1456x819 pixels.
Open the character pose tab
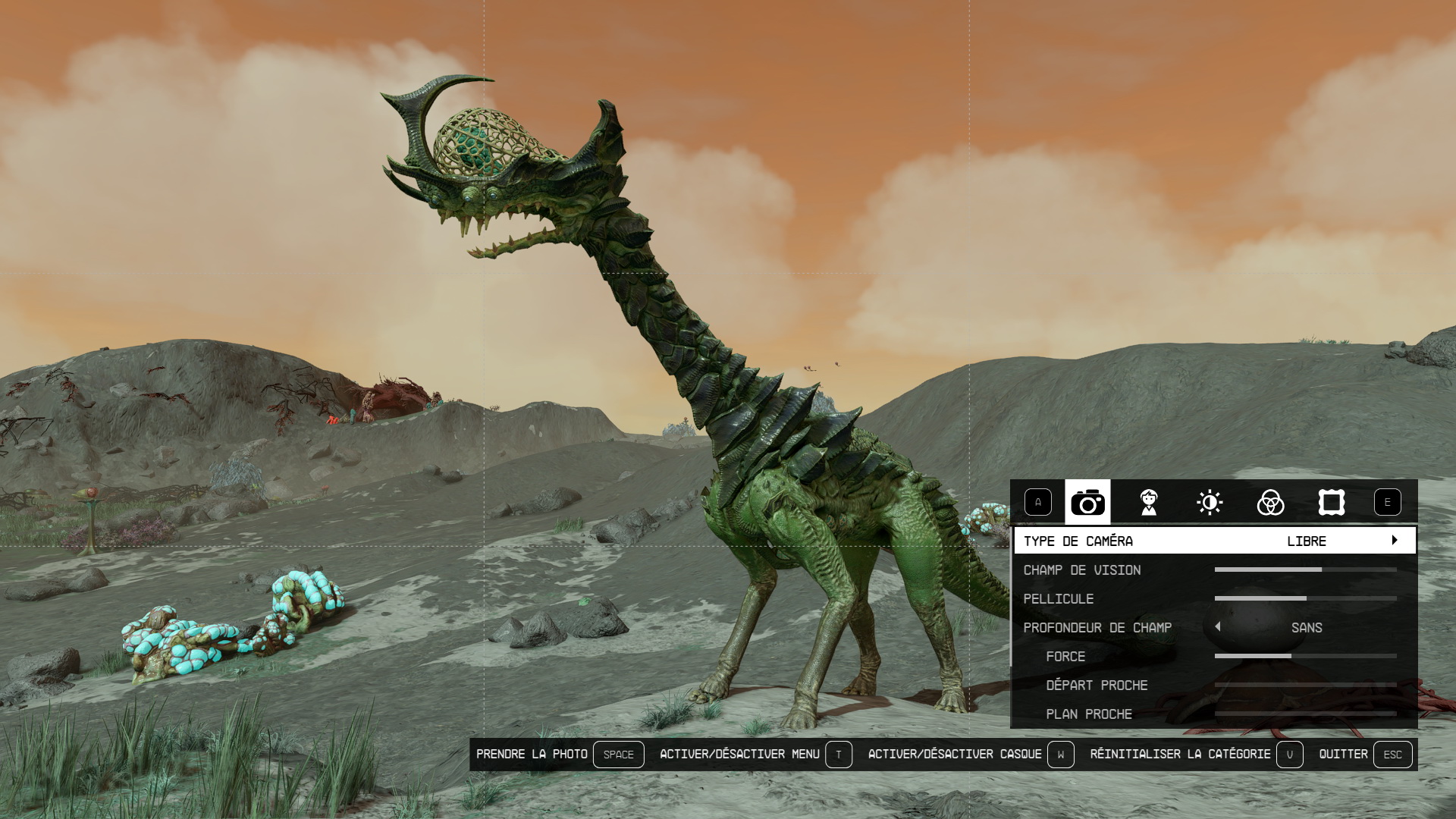1149,502
